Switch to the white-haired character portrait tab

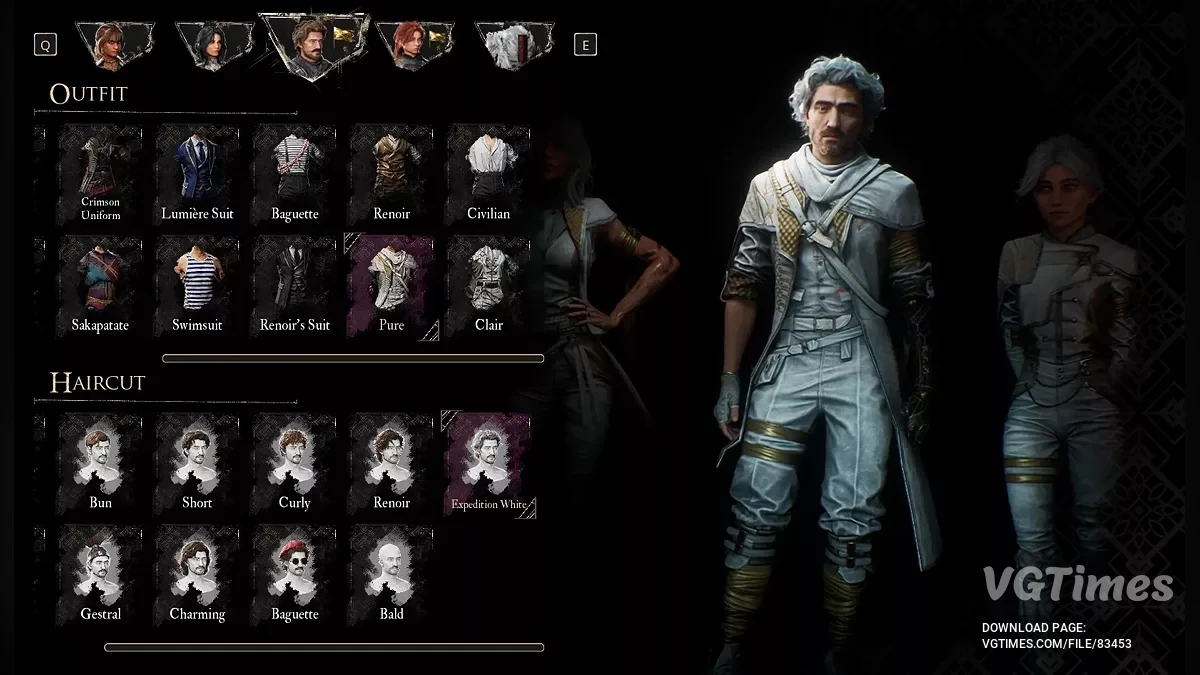point(506,45)
